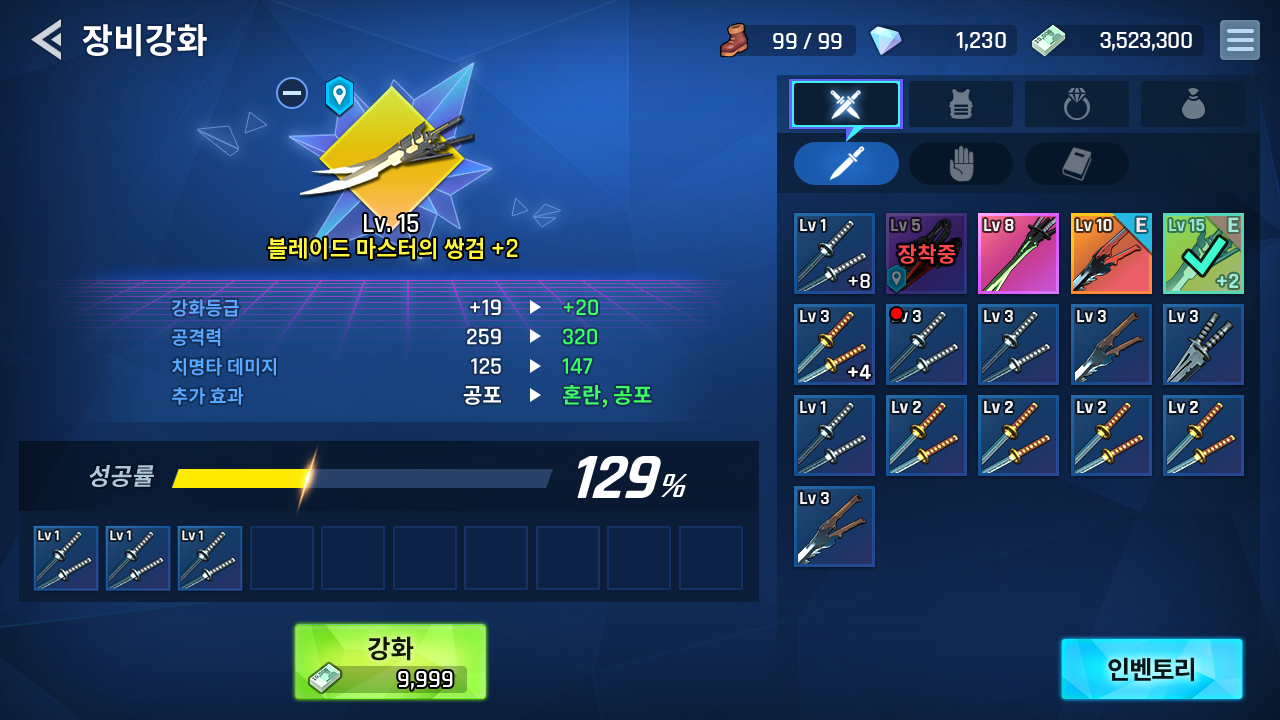Select the blade weapon filter
This screenshot has height=720, width=1280.
coord(846,164)
